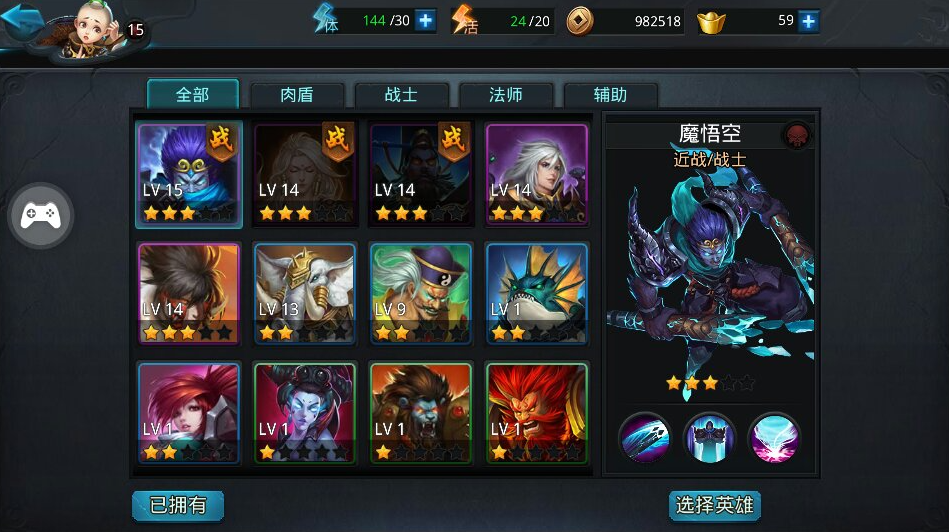The image size is (949, 532).
Task: Select the red fire lion hero
Action: [537, 412]
